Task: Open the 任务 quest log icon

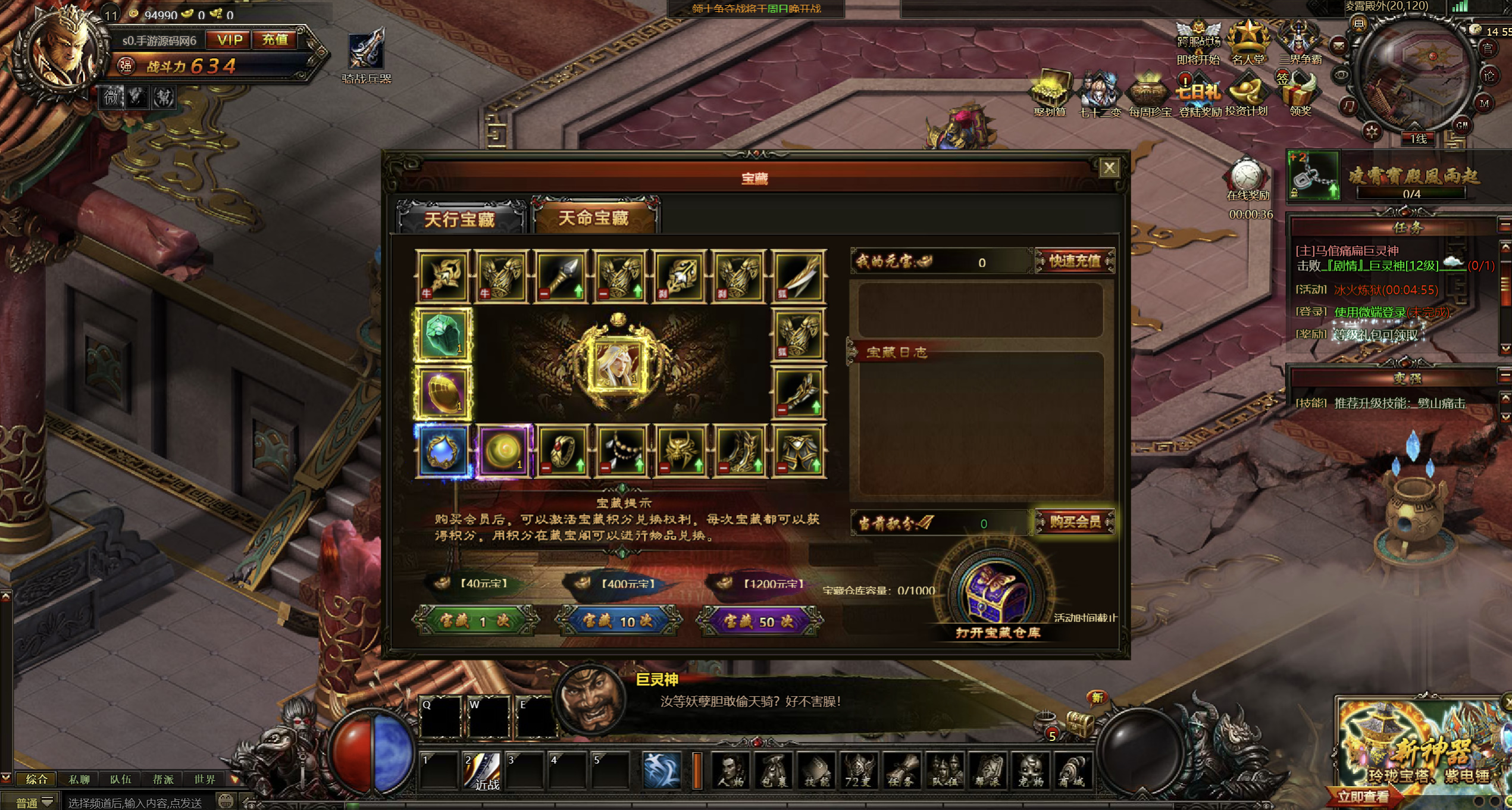Action: click(x=902, y=770)
